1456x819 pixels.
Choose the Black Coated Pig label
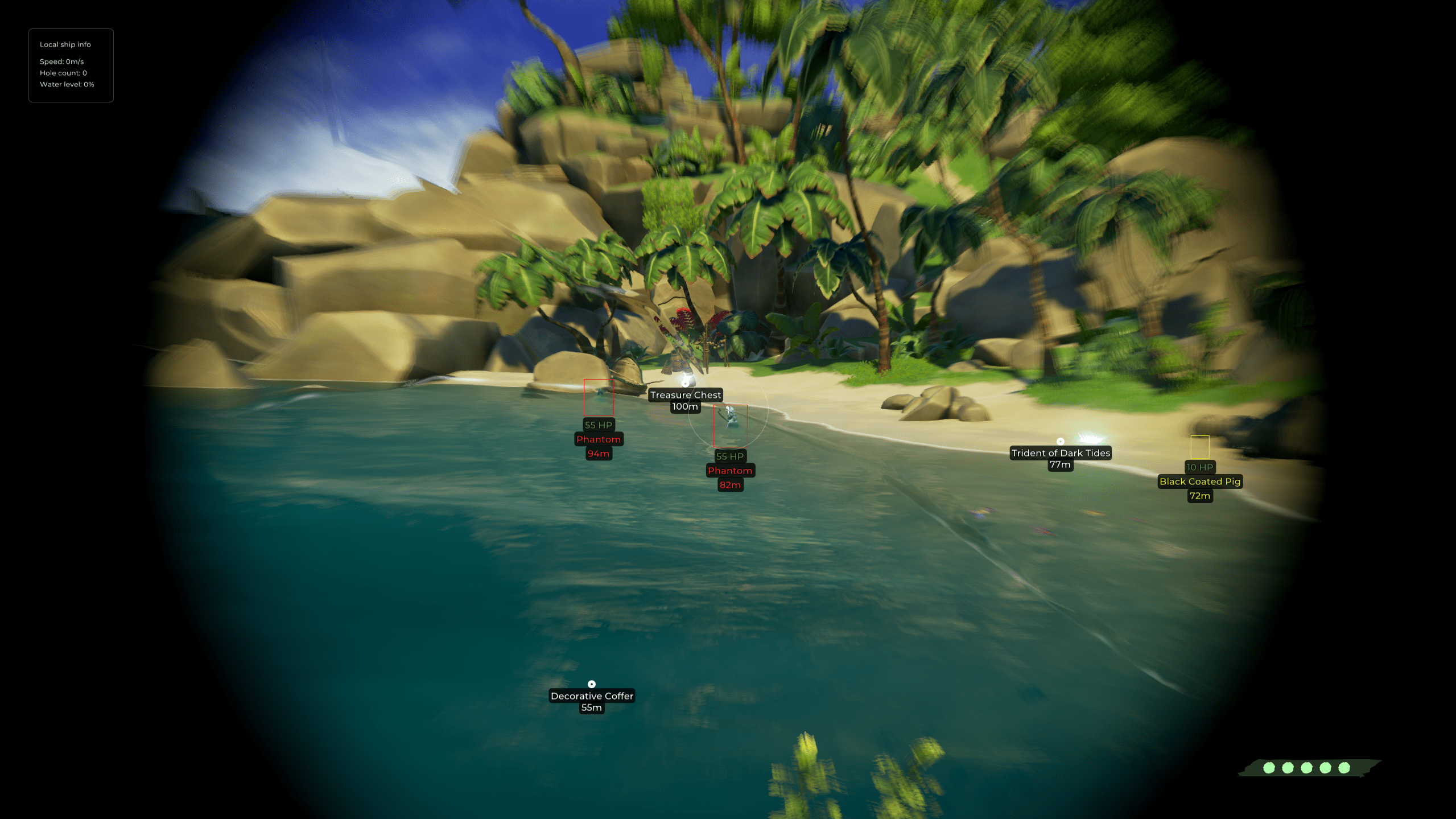(x=1199, y=481)
